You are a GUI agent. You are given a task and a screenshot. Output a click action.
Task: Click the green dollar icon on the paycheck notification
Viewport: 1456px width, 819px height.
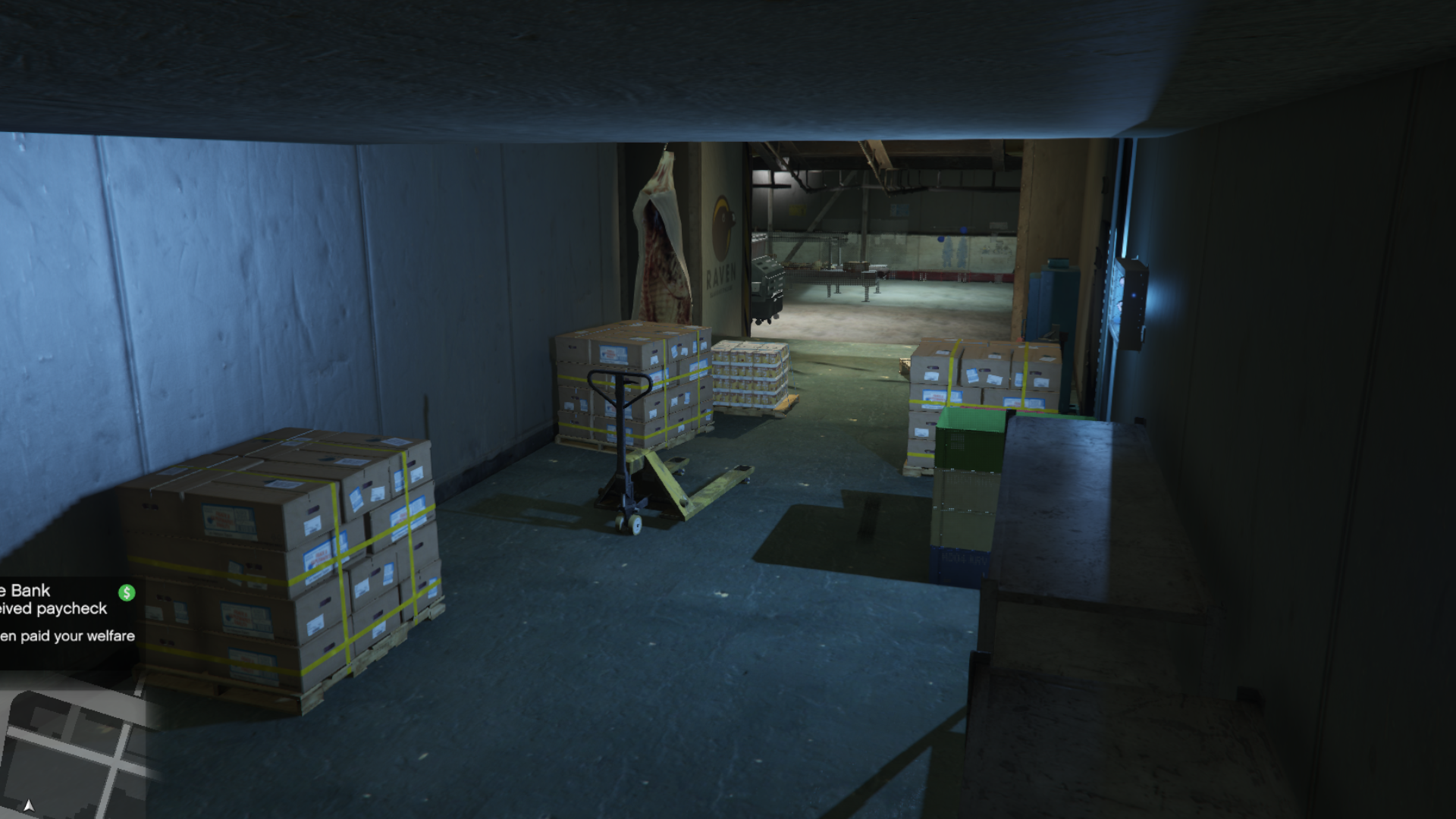pyautogui.click(x=127, y=593)
